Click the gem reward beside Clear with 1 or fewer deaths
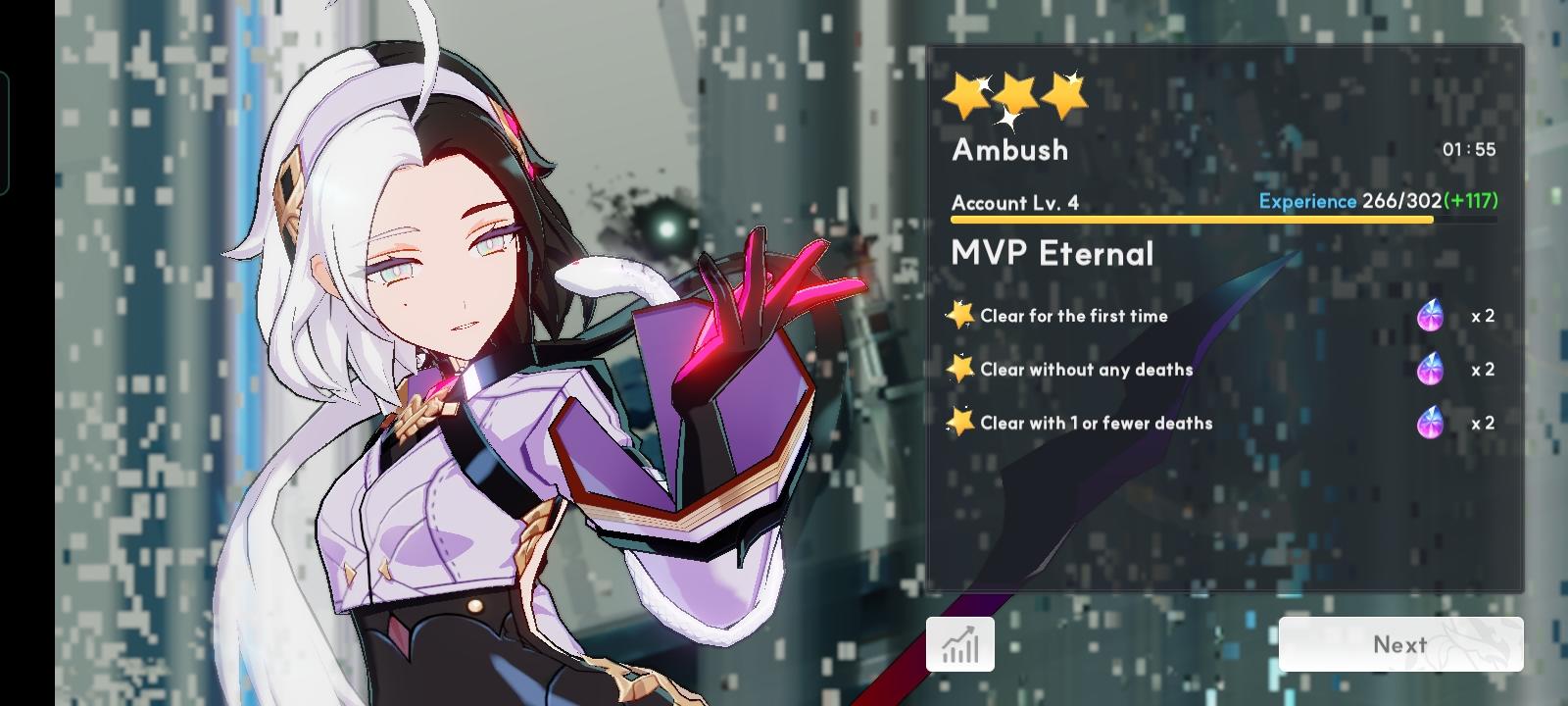This screenshot has width=1568, height=706. tap(1432, 424)
